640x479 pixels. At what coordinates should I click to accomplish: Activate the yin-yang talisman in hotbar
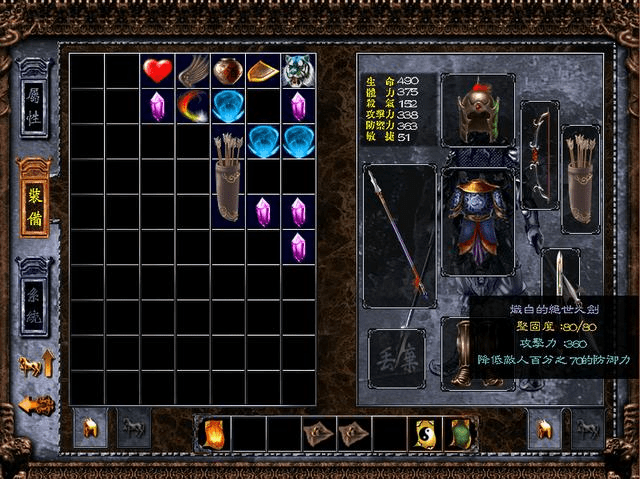point(423,433)
